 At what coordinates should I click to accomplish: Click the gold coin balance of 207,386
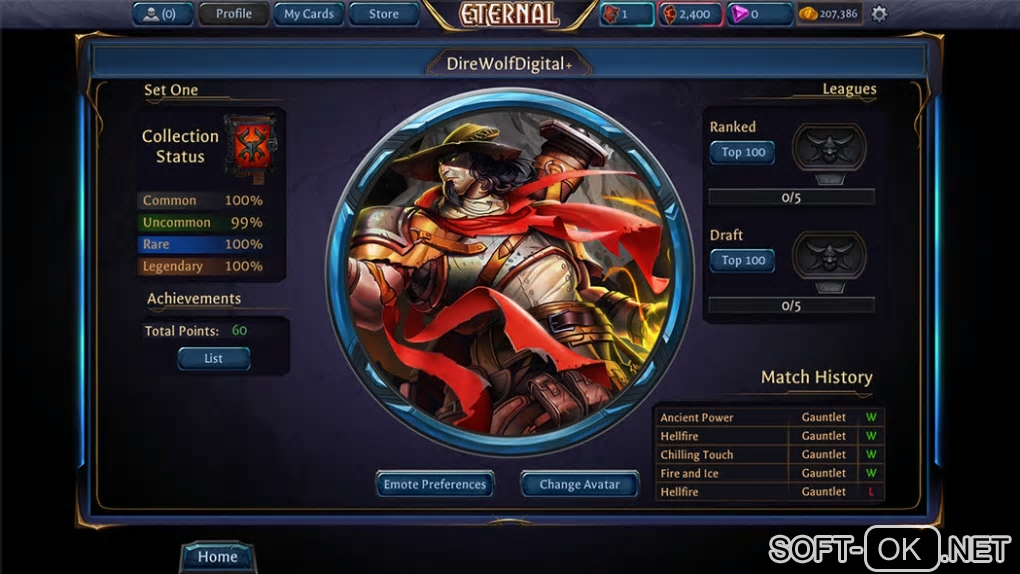[828, 14]
